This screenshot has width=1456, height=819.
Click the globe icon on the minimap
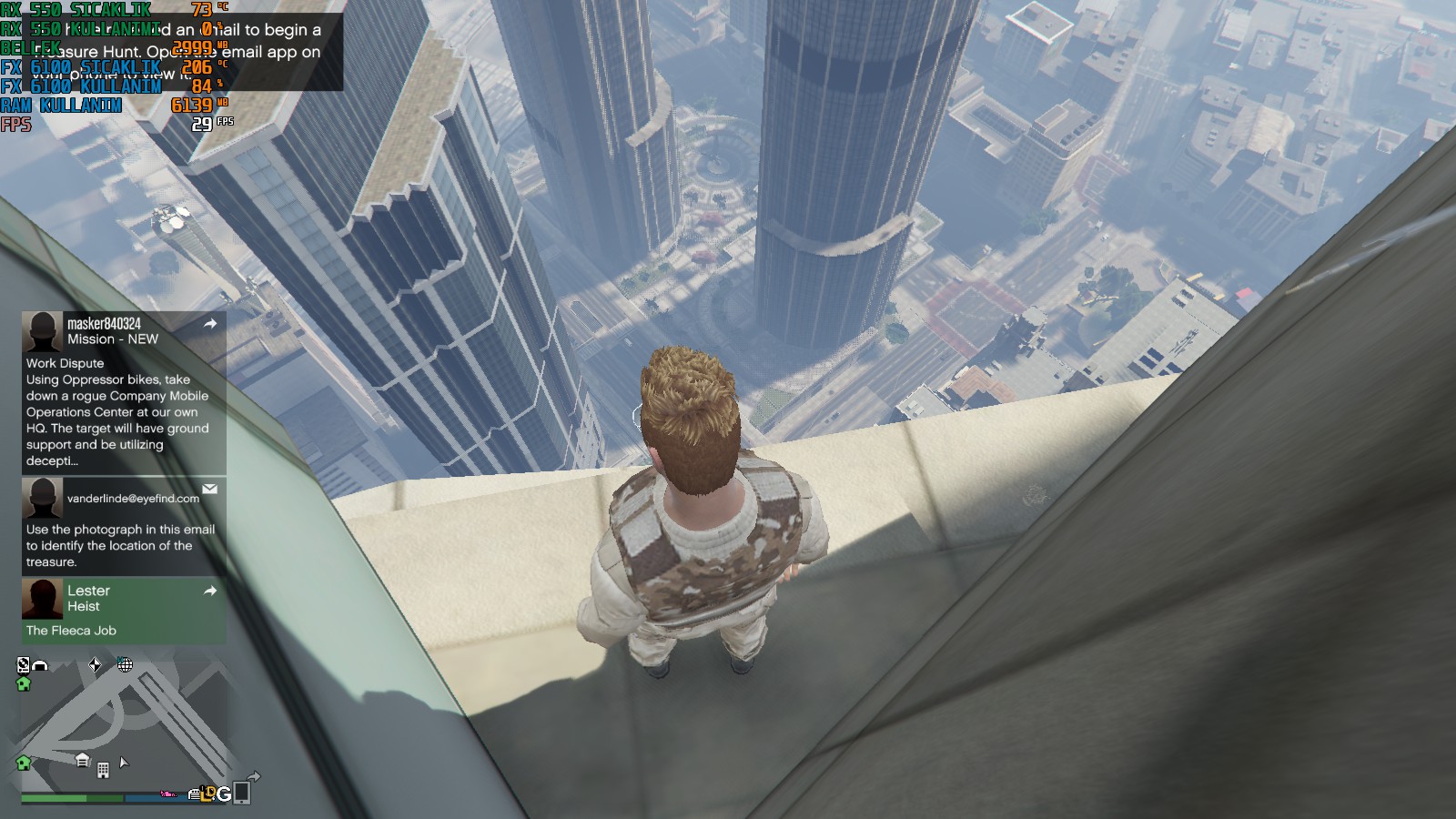pyautogui.click(x=126, y=665)
